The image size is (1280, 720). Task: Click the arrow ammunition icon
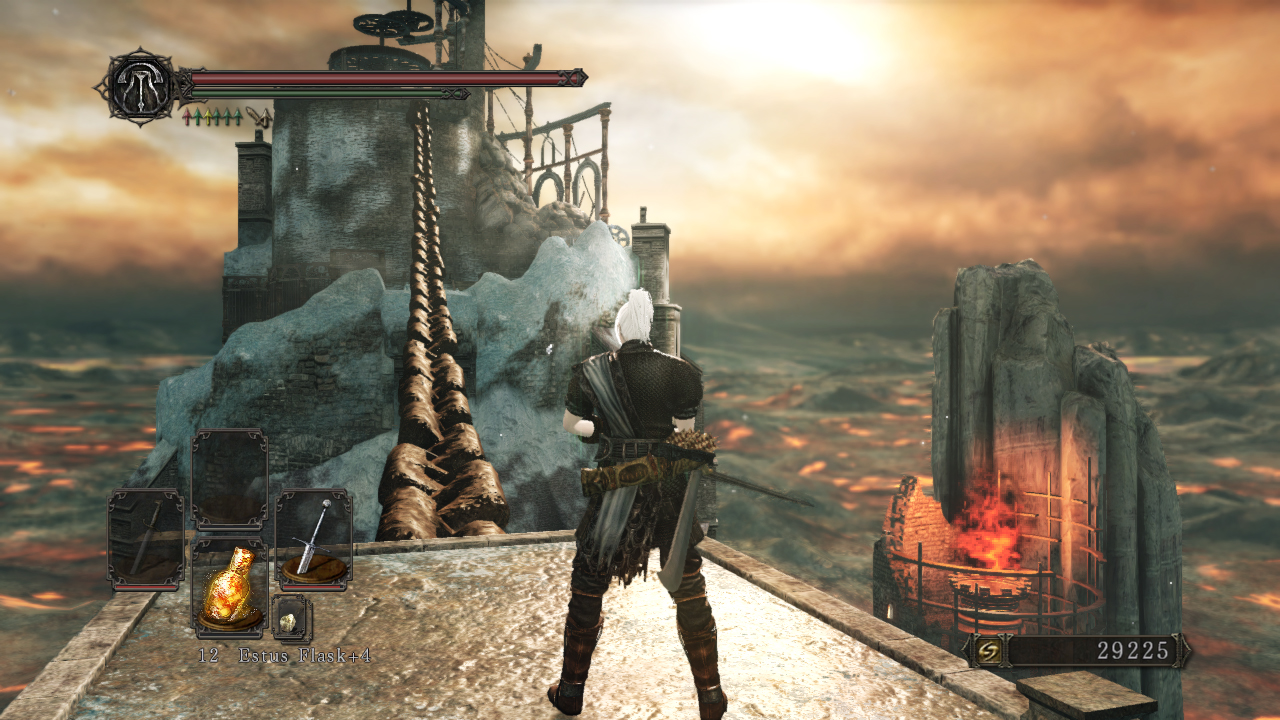[260, 117]
